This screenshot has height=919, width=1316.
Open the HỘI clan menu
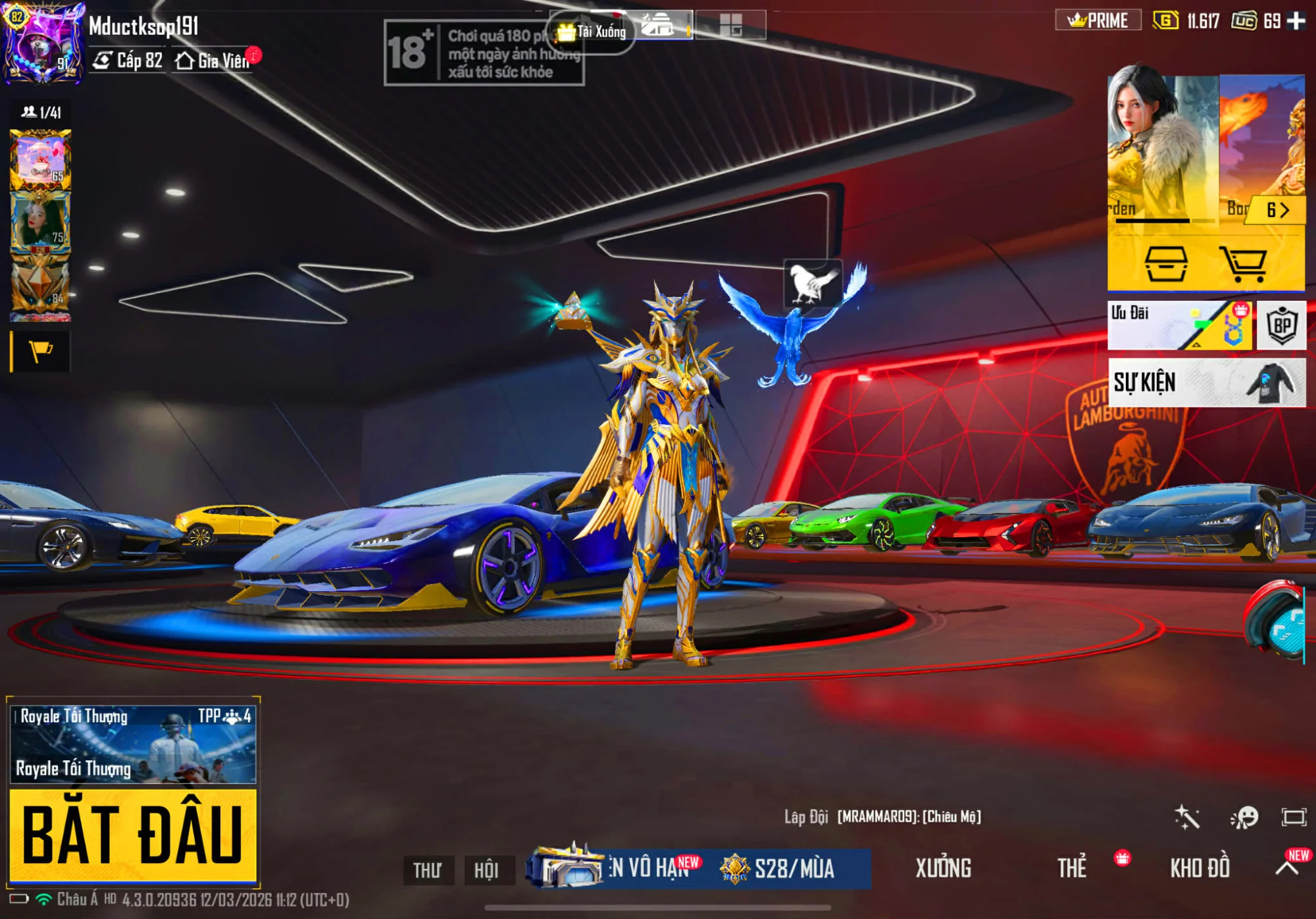click(x=486, y=870)
